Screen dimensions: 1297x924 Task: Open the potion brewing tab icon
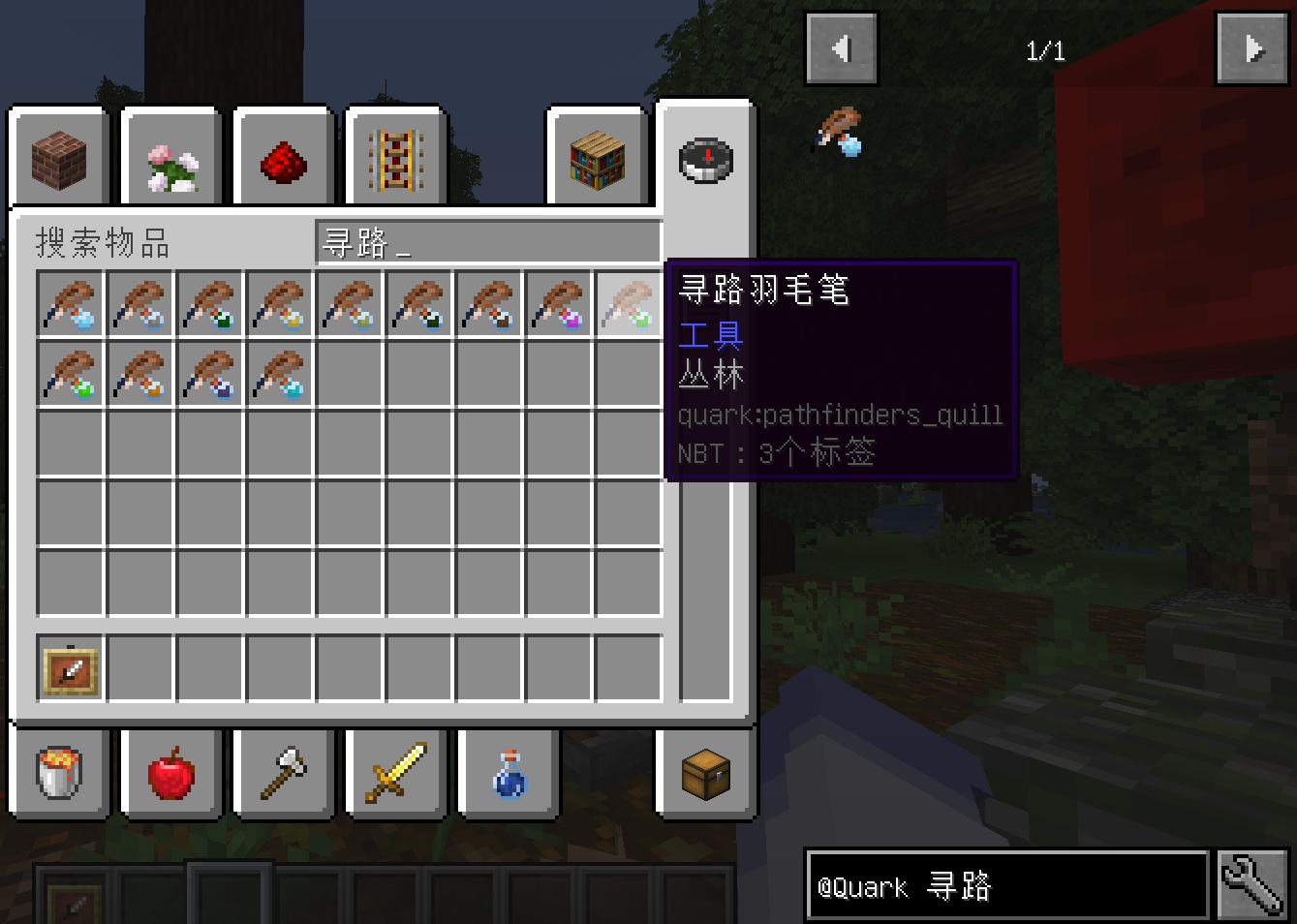tap(508, 774)
